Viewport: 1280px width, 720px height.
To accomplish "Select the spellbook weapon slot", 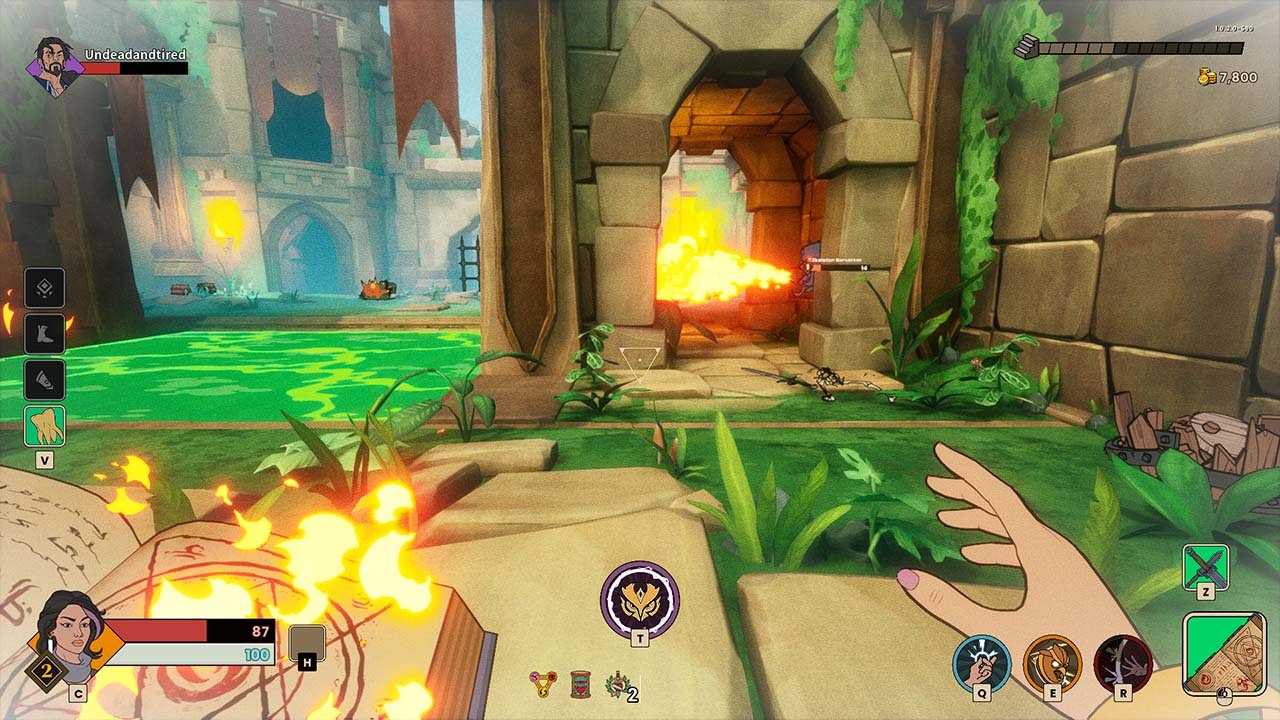I will tap(1223, 653).
